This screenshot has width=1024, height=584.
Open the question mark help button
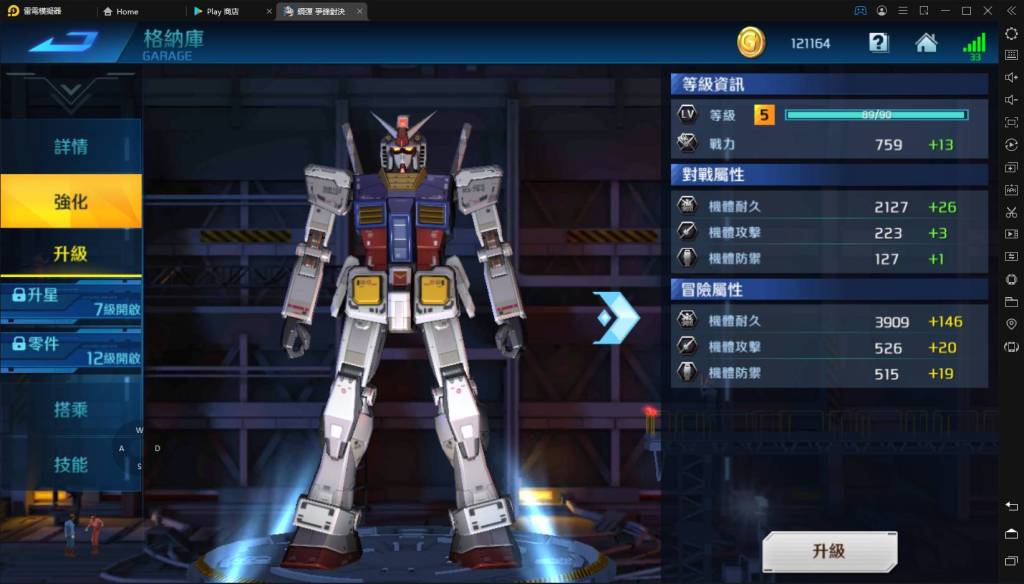(x=878, y=43)
